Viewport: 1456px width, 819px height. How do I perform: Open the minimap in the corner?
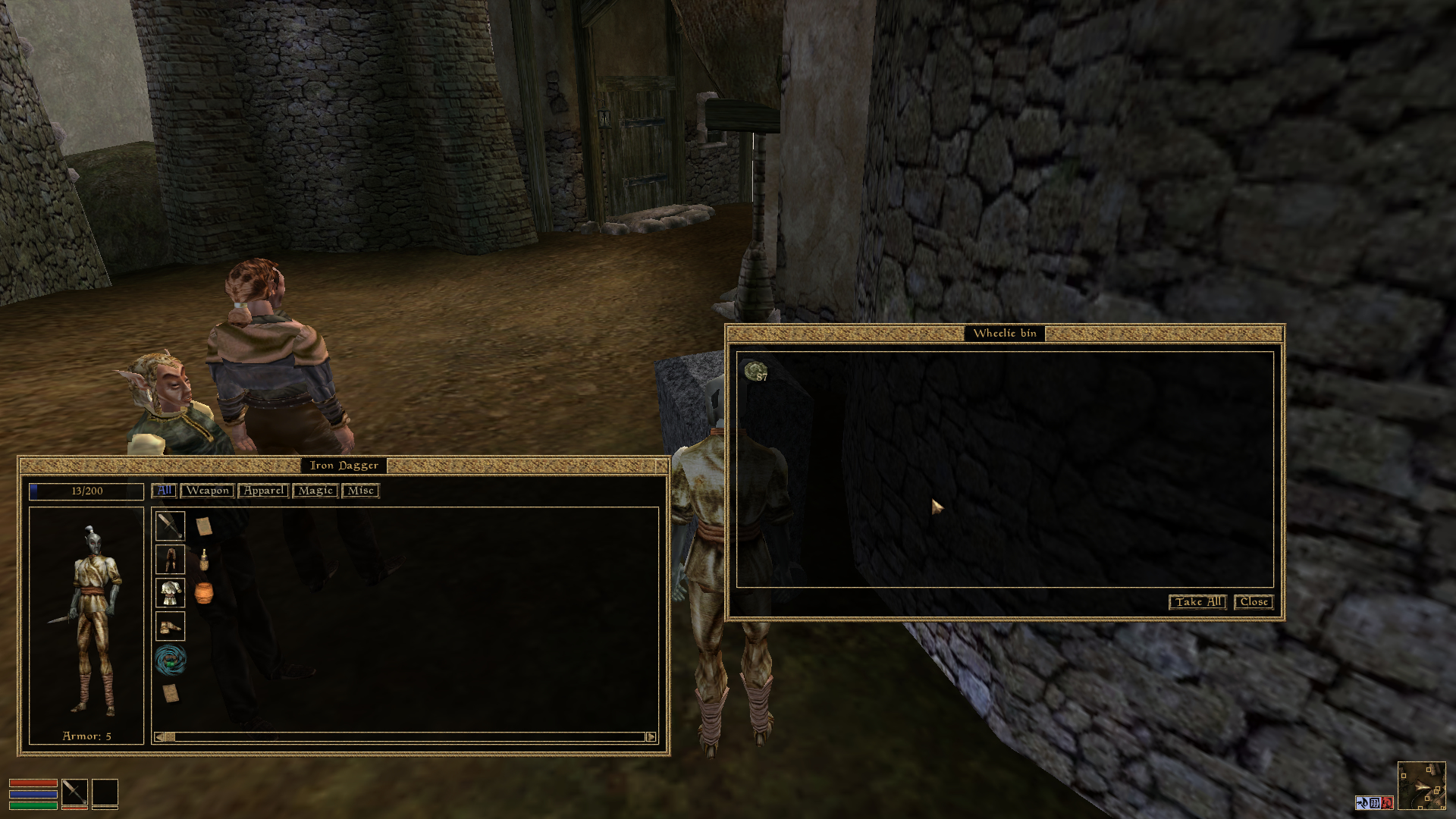pyautogui.click(x=1421, y=786)
